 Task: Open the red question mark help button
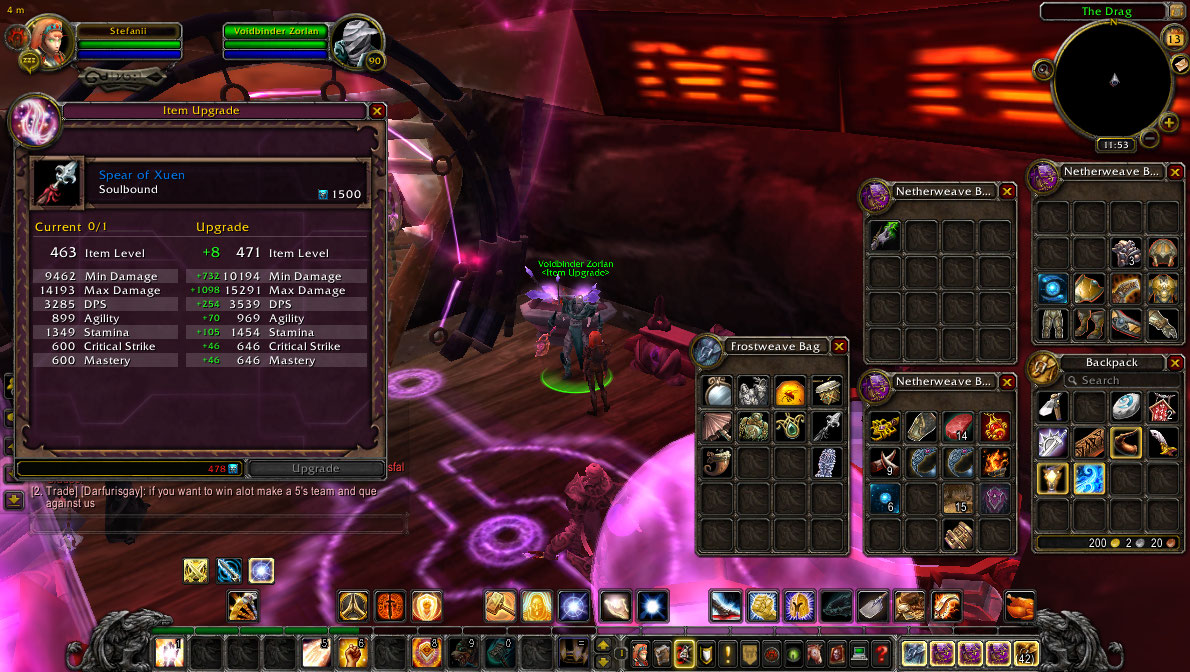coord(881,653)
